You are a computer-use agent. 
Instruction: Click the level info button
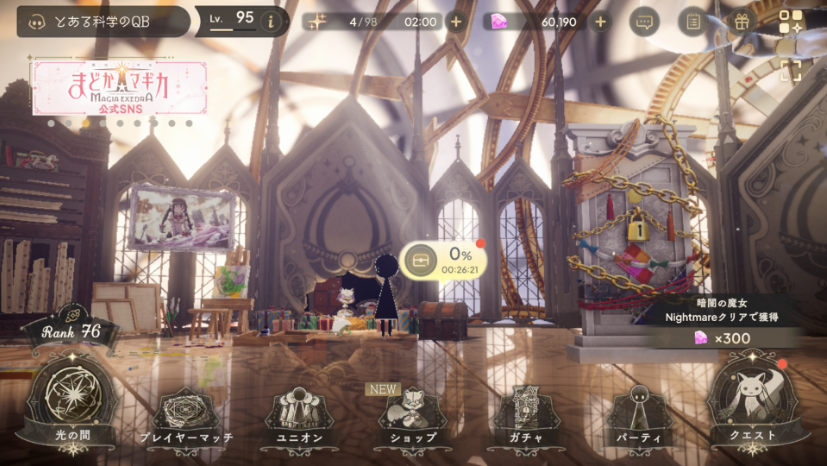269,21
